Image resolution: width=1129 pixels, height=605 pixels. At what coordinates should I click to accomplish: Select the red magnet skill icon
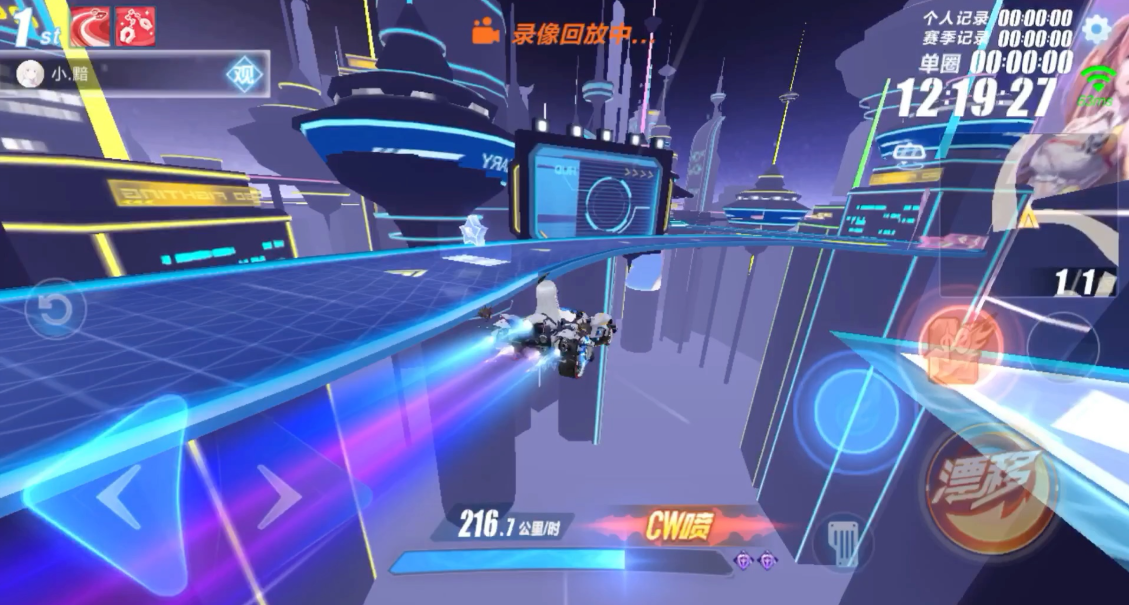pyautogui.click(x=136, y=26)
